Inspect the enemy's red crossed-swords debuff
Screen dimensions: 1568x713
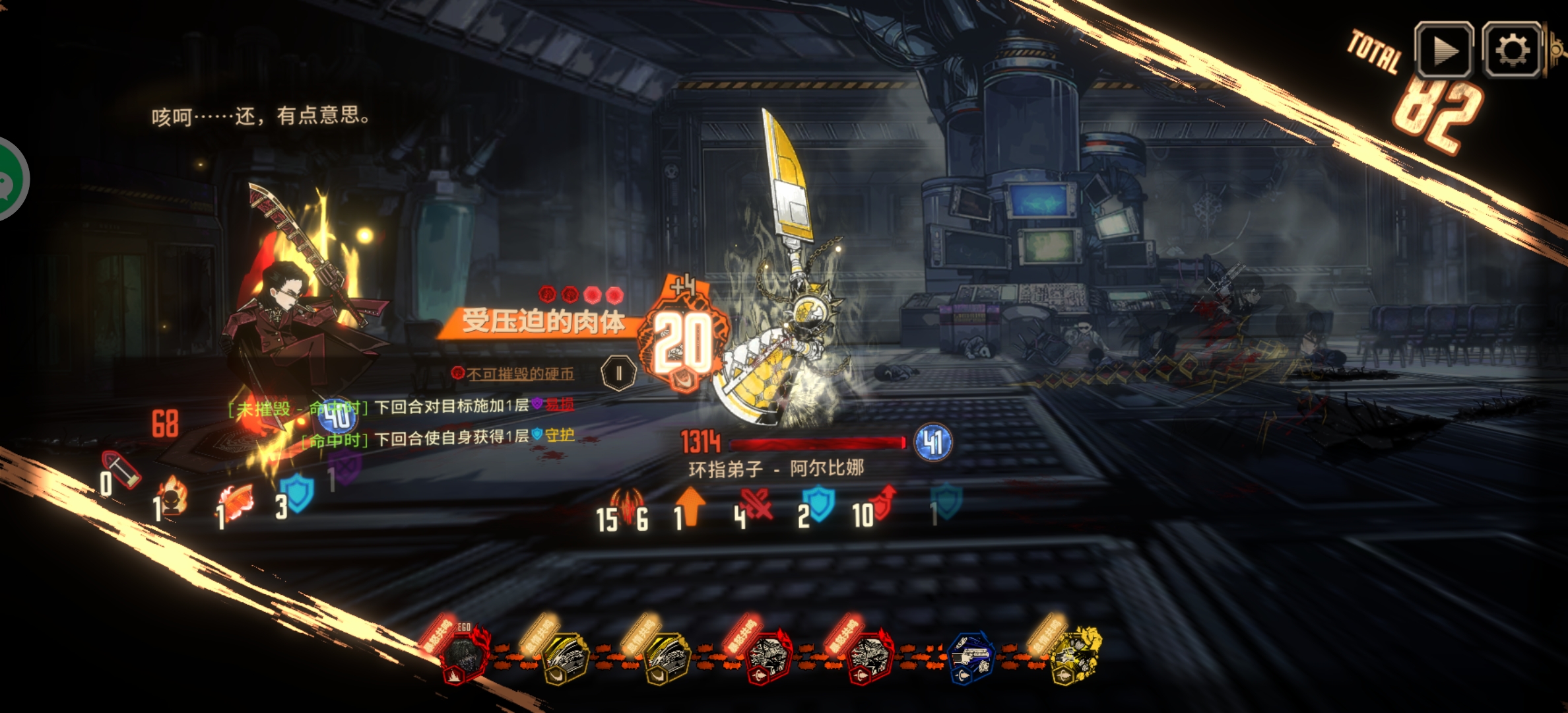pos(756,506)
